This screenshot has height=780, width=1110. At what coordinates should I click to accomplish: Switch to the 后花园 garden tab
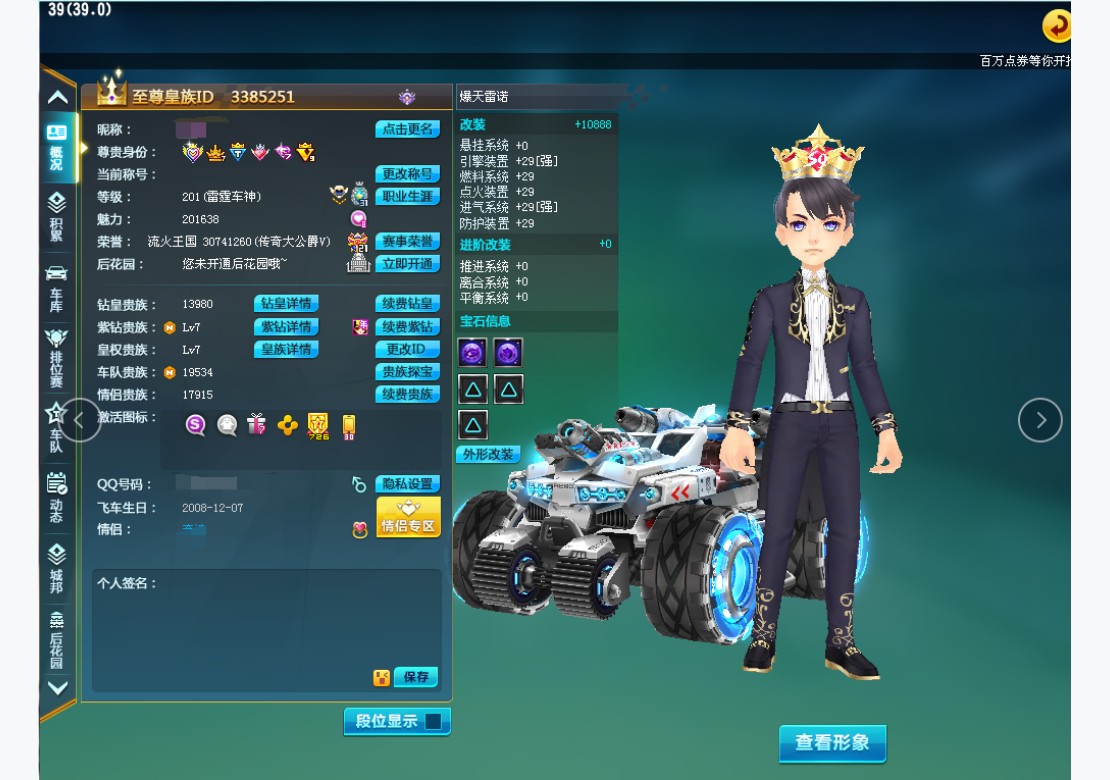tap(57, 638)
